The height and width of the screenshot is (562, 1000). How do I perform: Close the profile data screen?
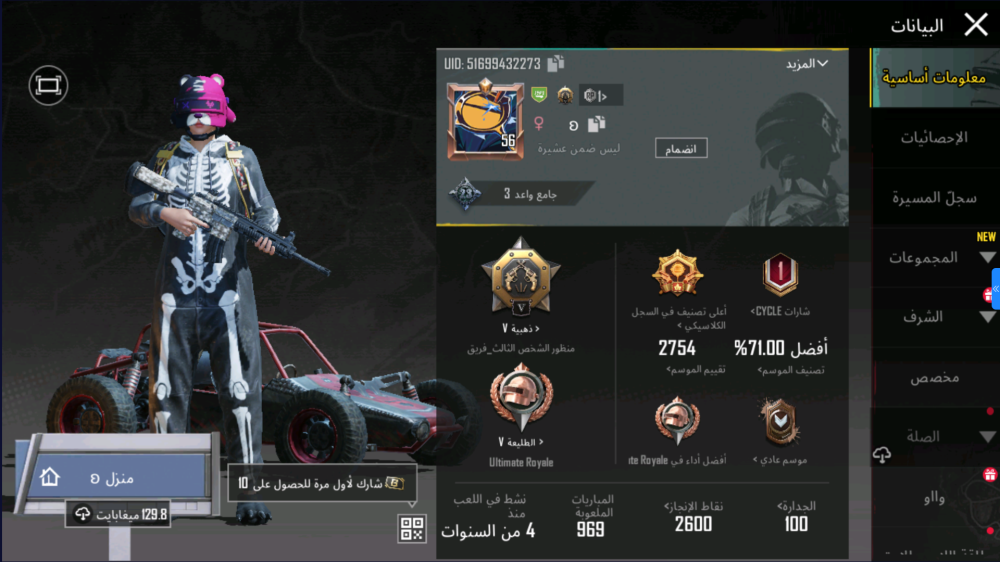point(975,25)
